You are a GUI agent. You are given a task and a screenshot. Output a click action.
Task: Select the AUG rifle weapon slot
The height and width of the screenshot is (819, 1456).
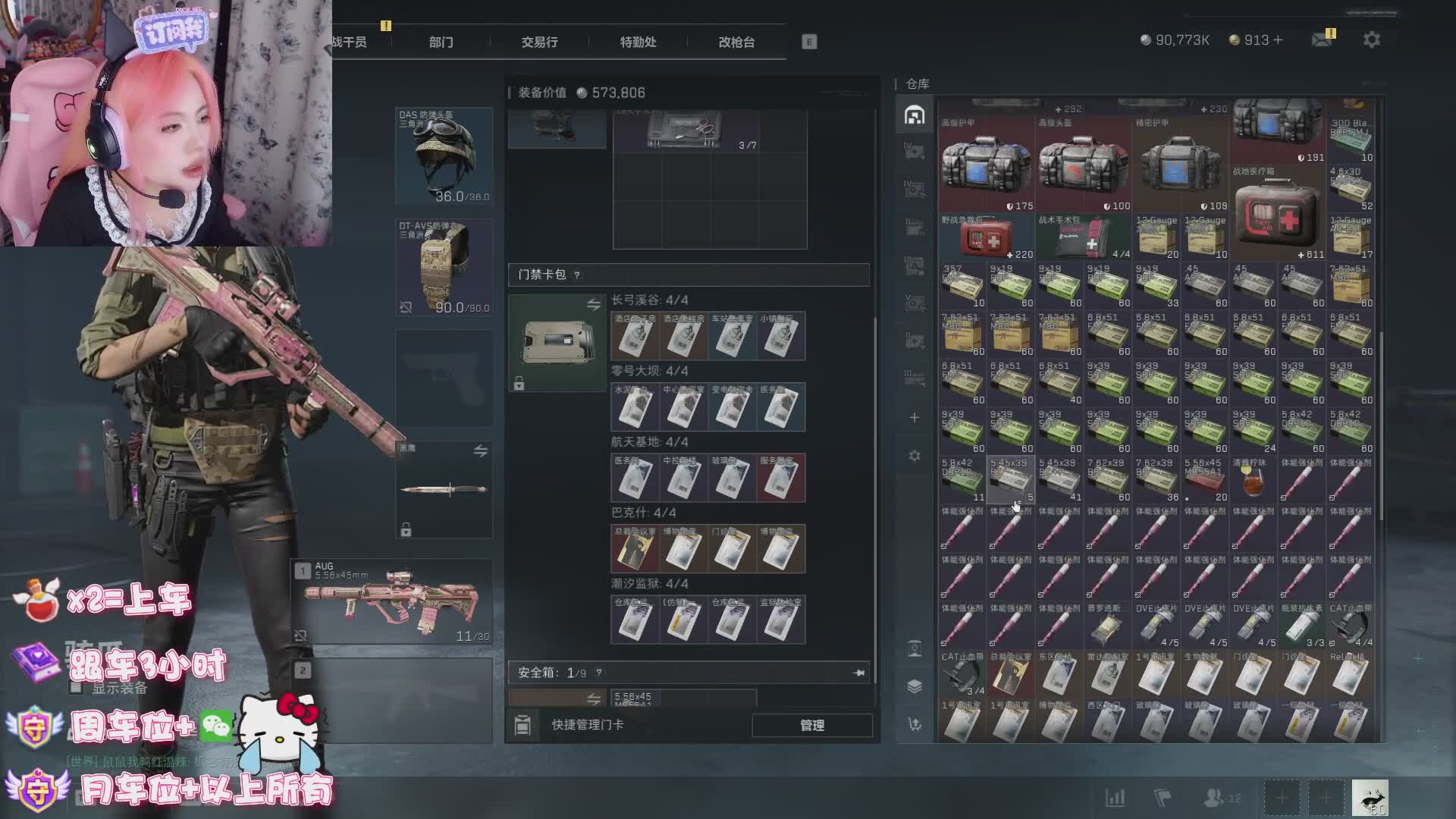(392, 602)
